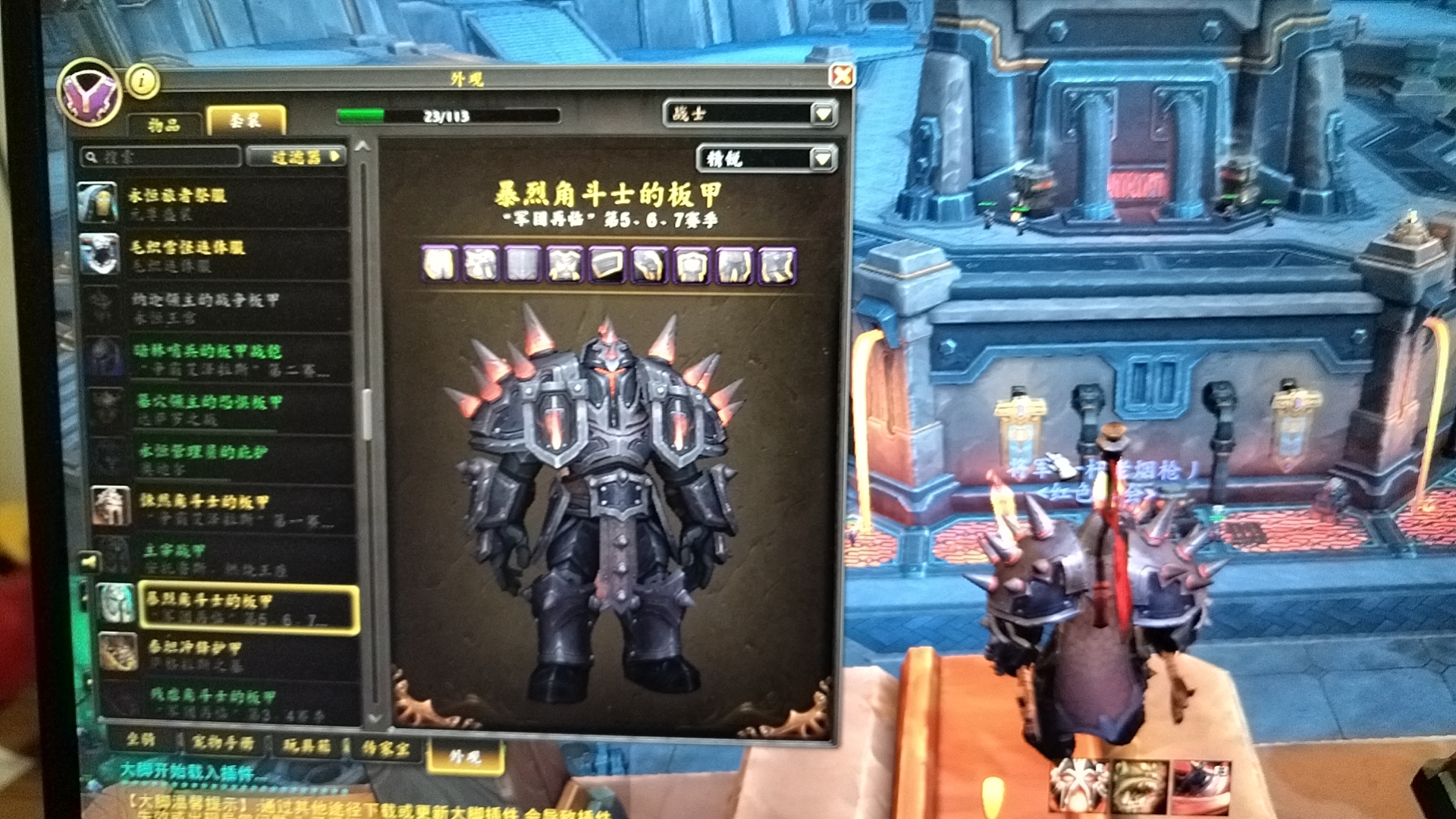
Task: Select the cloak slot icon in set preview
Action: point(522,265)
